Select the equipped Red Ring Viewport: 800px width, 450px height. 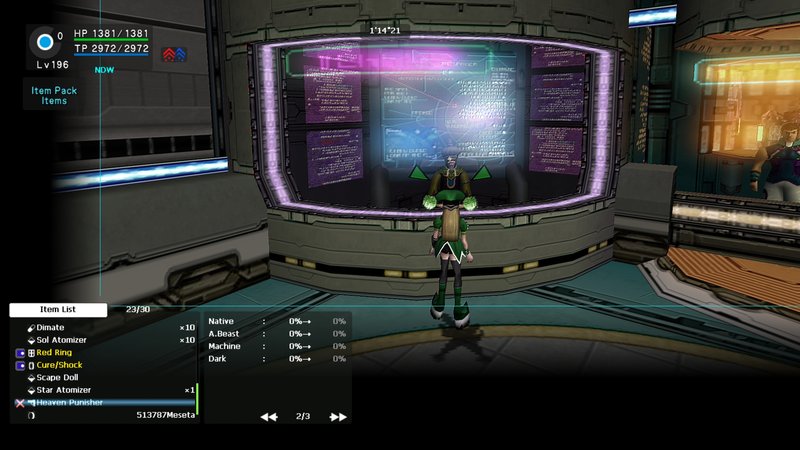pos(57,353)
